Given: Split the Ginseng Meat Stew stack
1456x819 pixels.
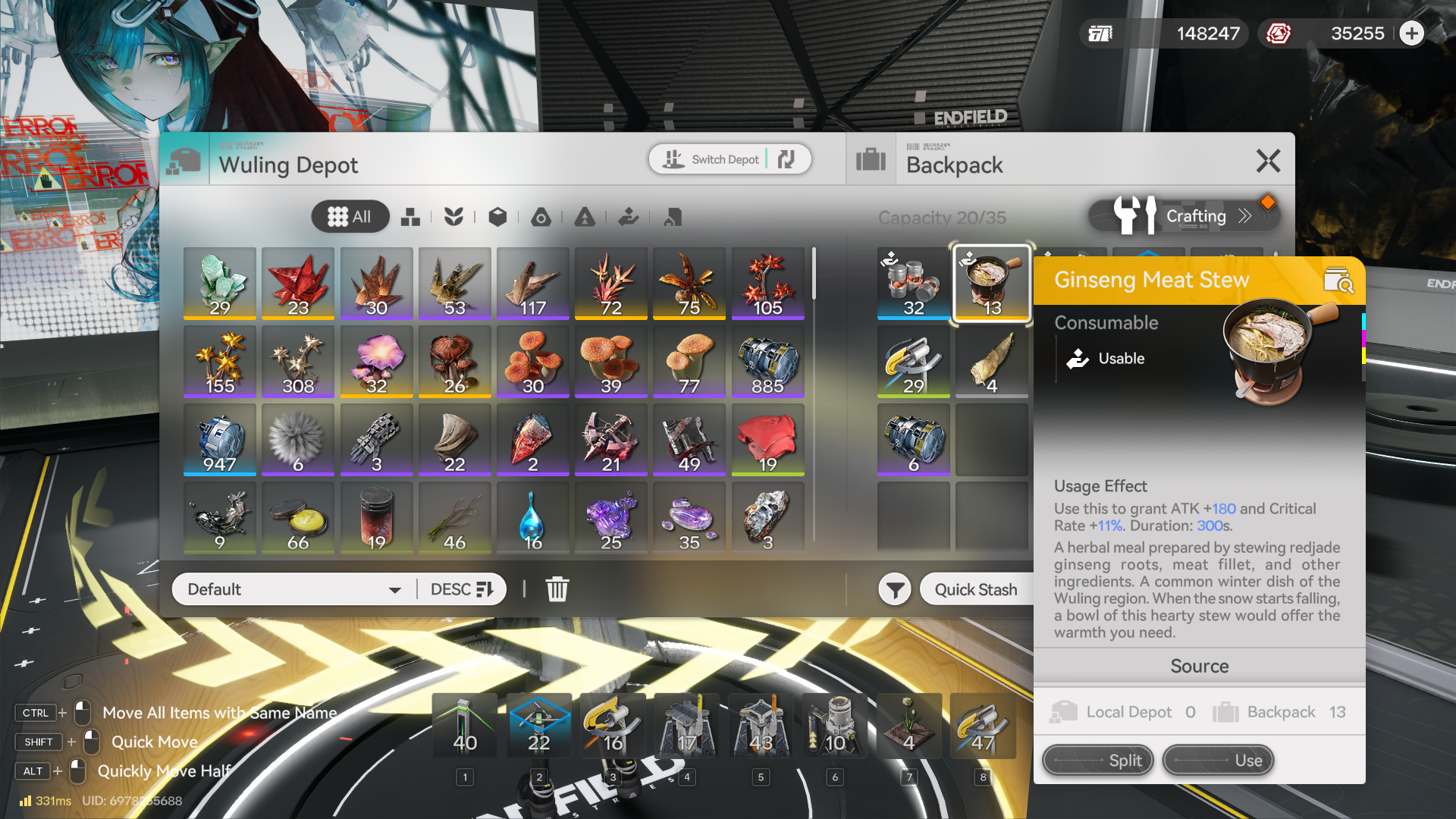Looking at the screenshot, I should coord(1097,760).
